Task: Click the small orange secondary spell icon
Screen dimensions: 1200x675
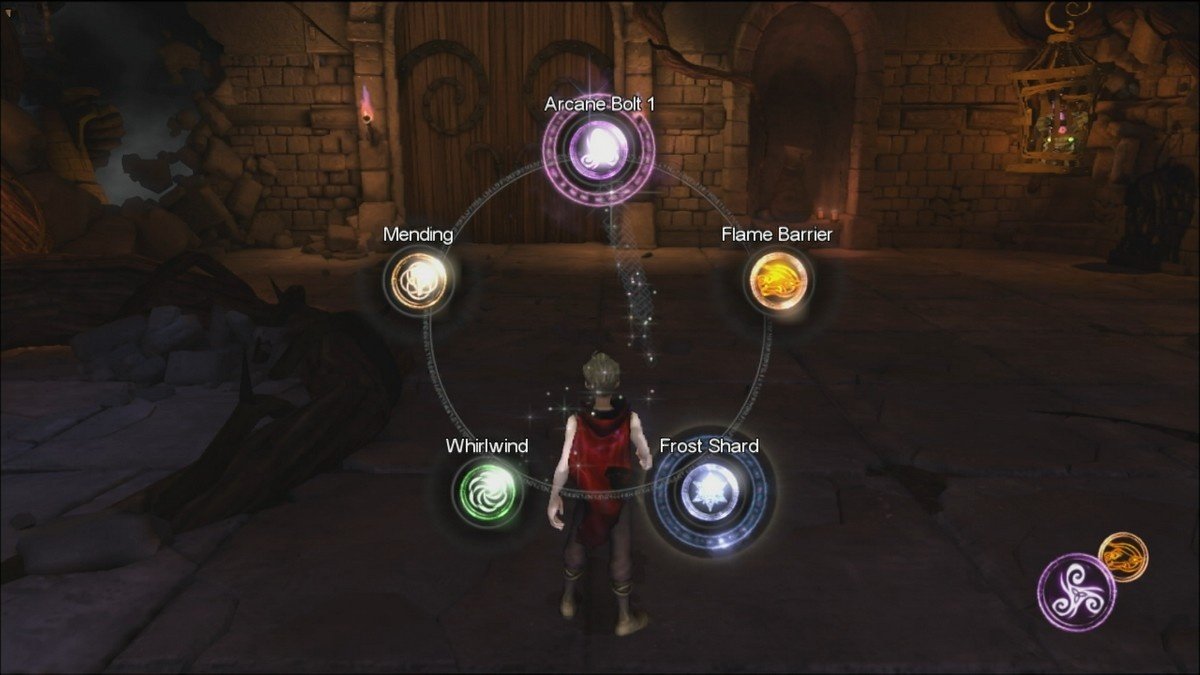Action: pos(1123,556)
